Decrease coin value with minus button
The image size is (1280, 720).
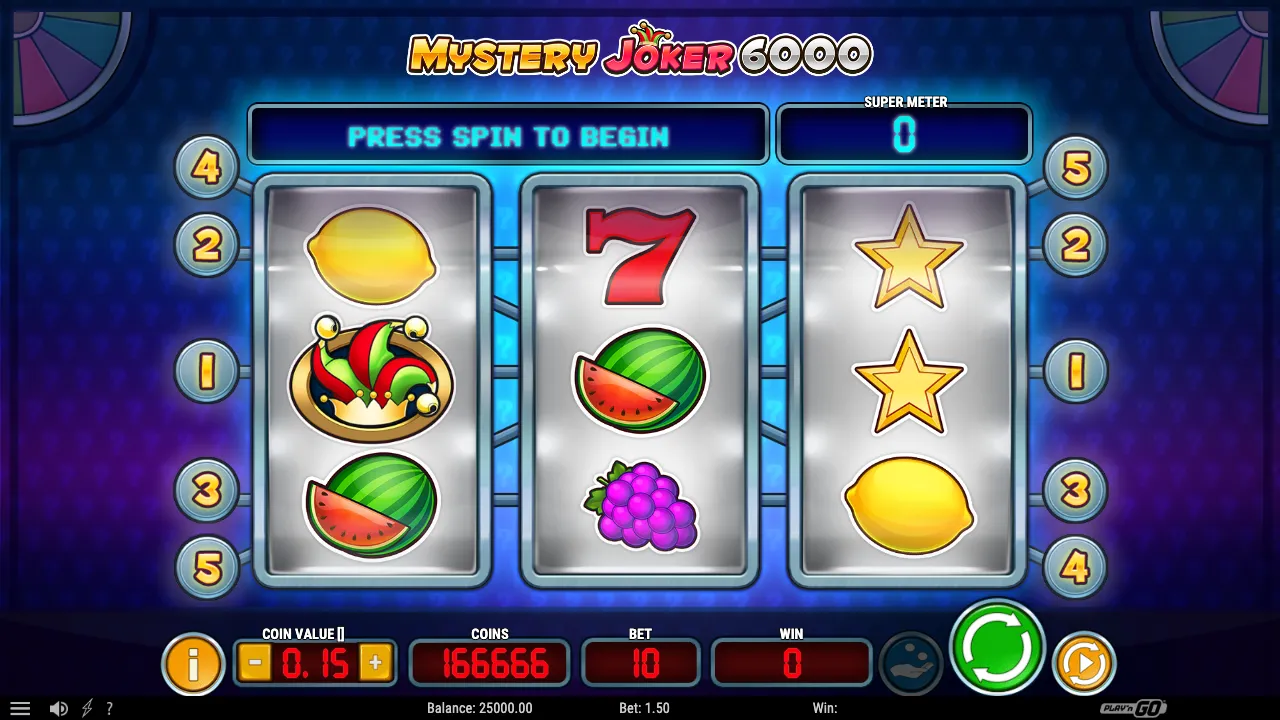tap(254, 661)
